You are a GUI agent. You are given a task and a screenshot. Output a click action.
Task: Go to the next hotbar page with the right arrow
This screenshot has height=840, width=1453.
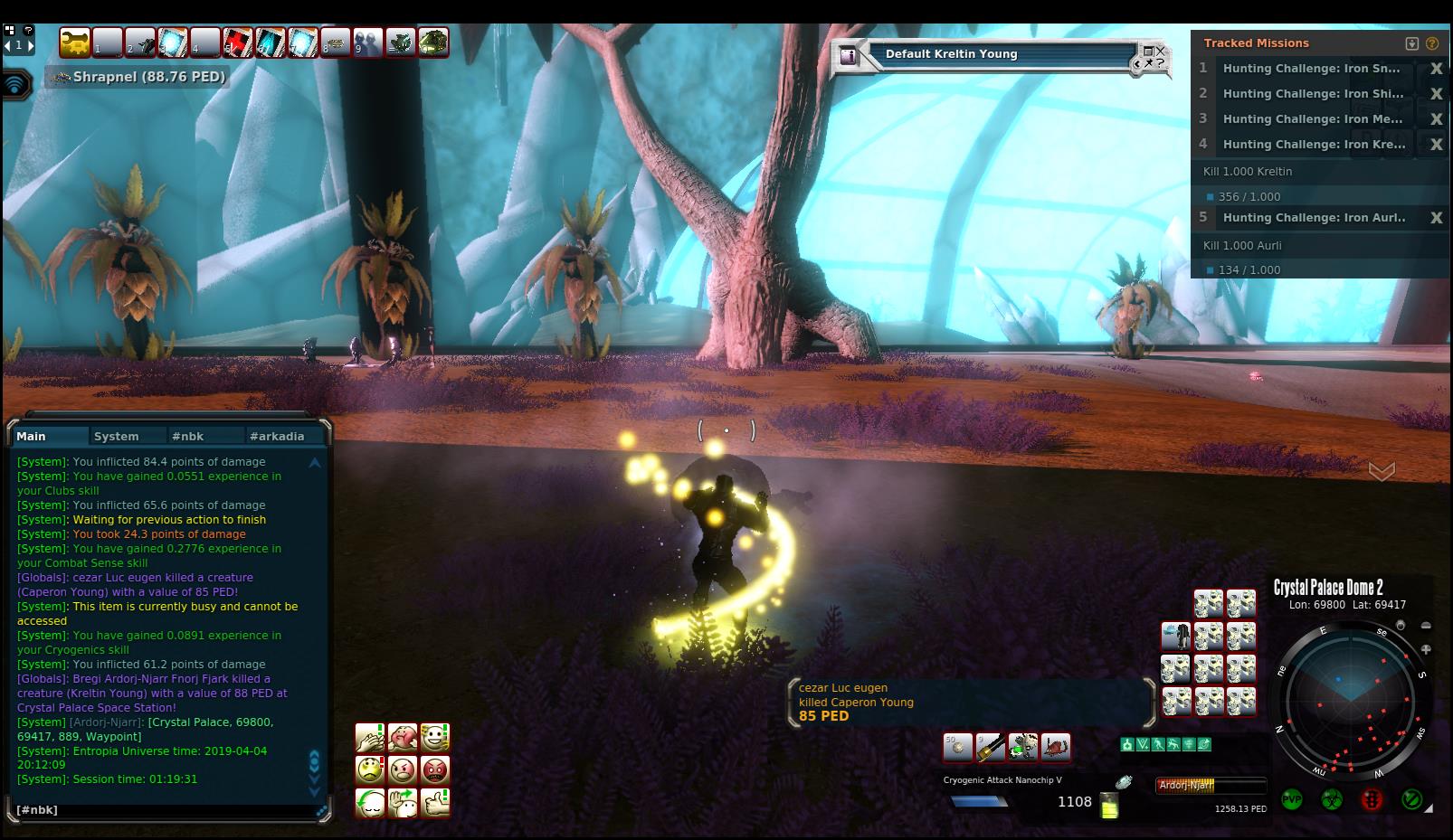coord(31,44)
